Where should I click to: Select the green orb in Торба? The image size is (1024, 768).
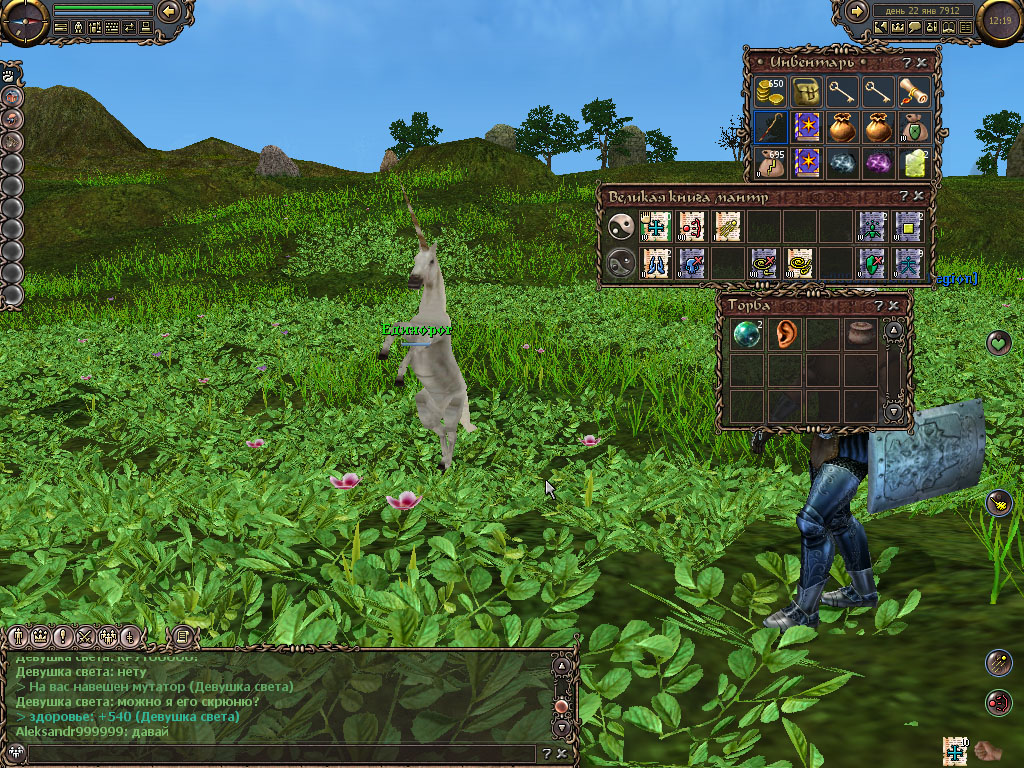pyautogui.click(x=745, y=334)
